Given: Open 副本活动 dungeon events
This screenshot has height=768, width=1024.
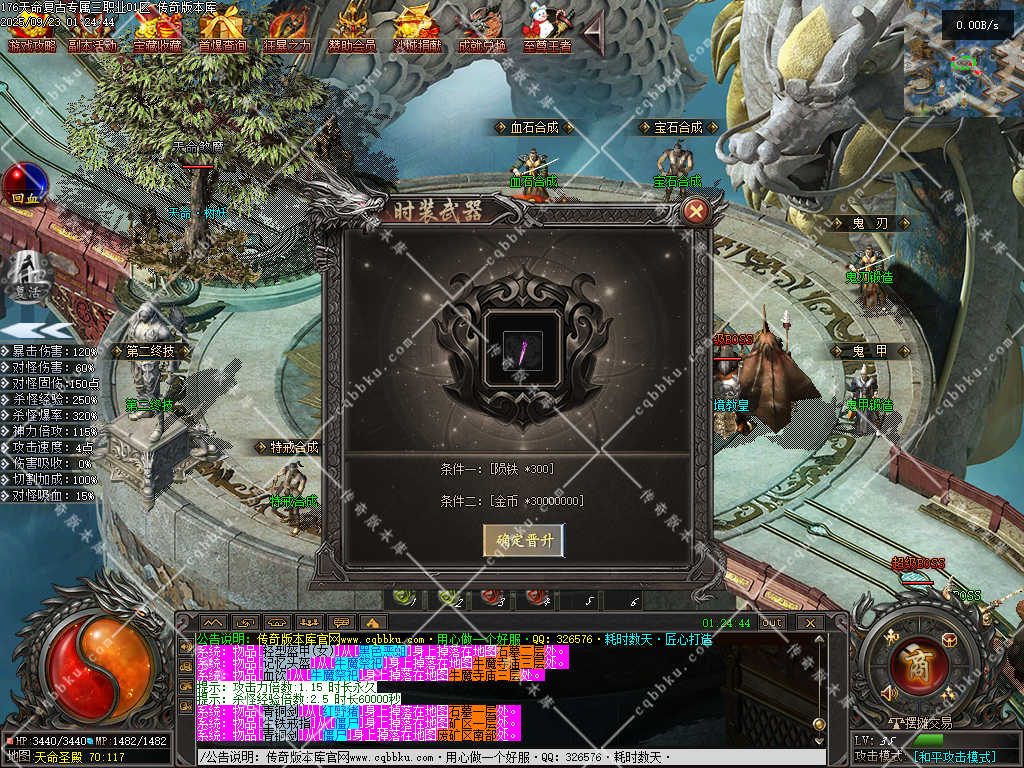Looking at the screenshot, I should point(92,30).
